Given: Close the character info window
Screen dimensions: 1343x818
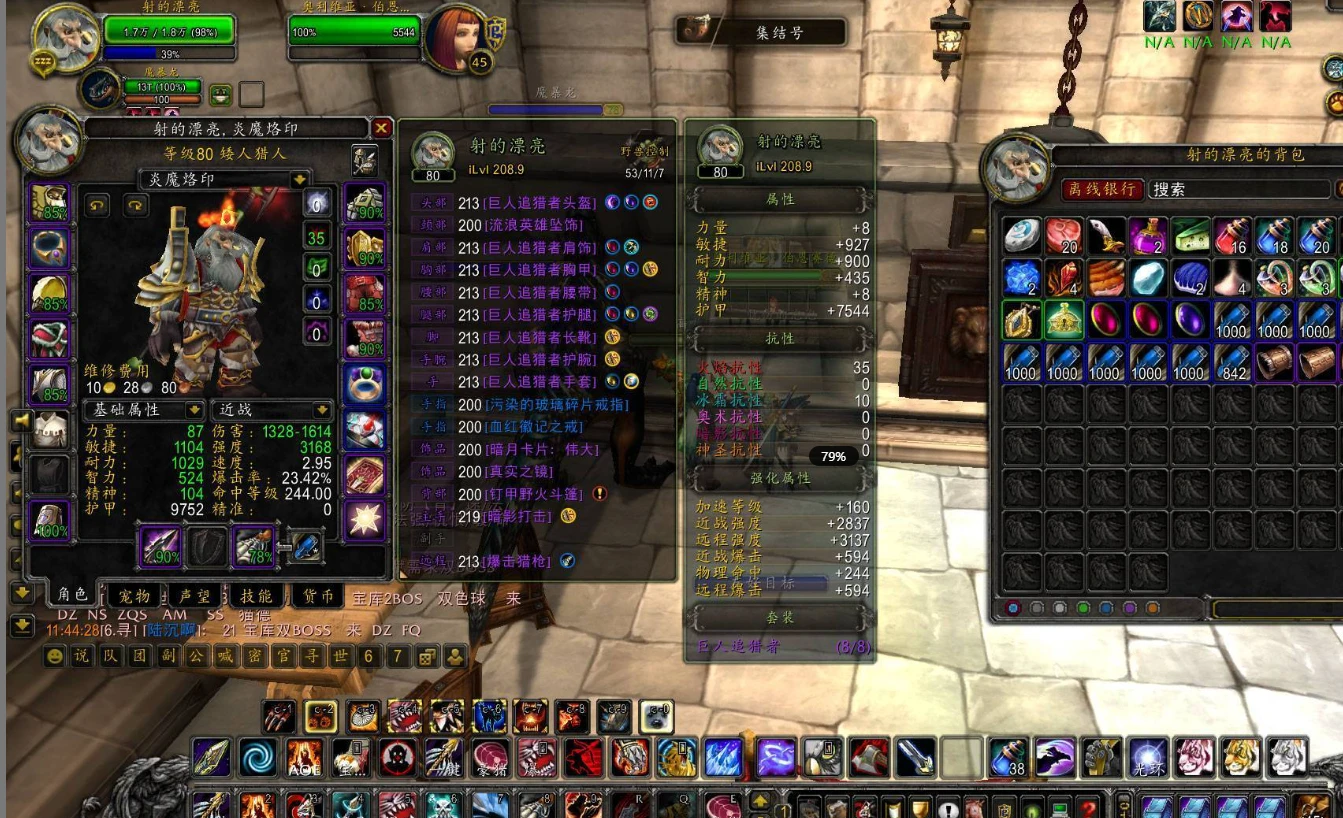Looking at the screenshot, I should 381,128.
